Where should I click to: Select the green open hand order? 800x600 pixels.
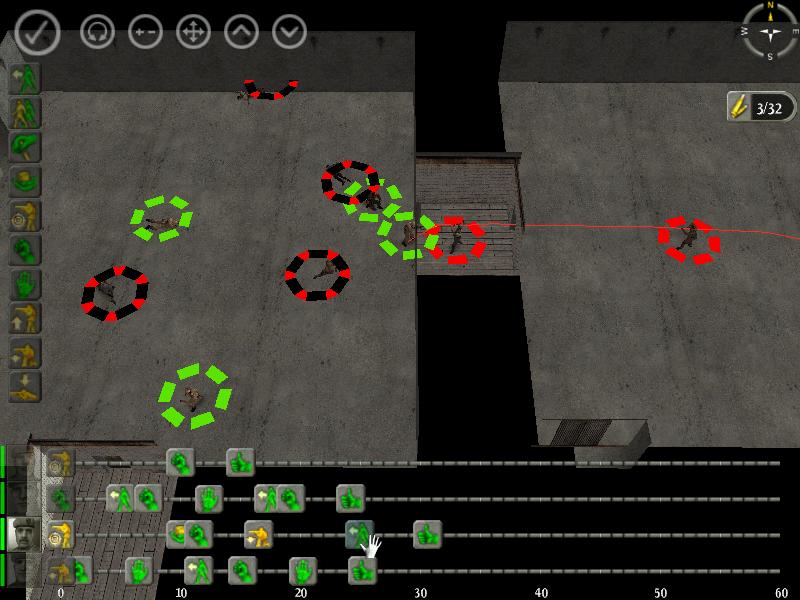coord(24,284)
